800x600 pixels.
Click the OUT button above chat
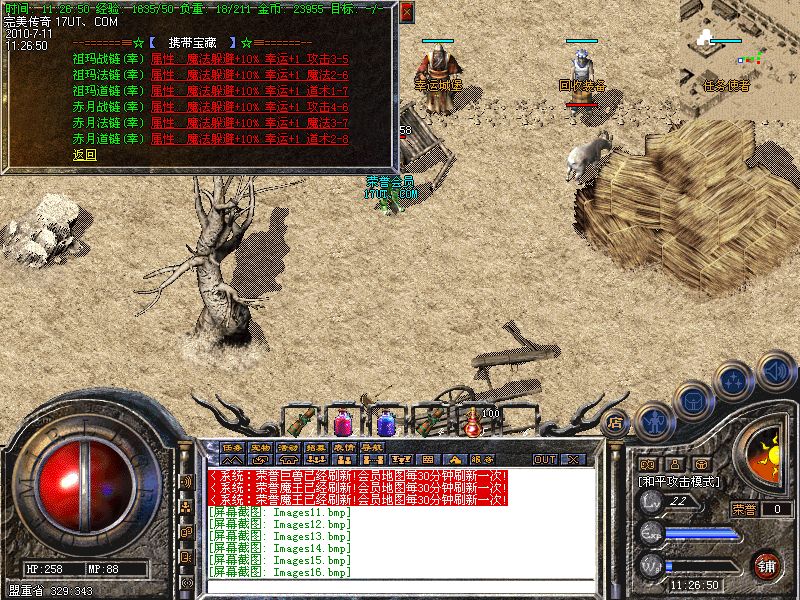[x=545, y=460]
